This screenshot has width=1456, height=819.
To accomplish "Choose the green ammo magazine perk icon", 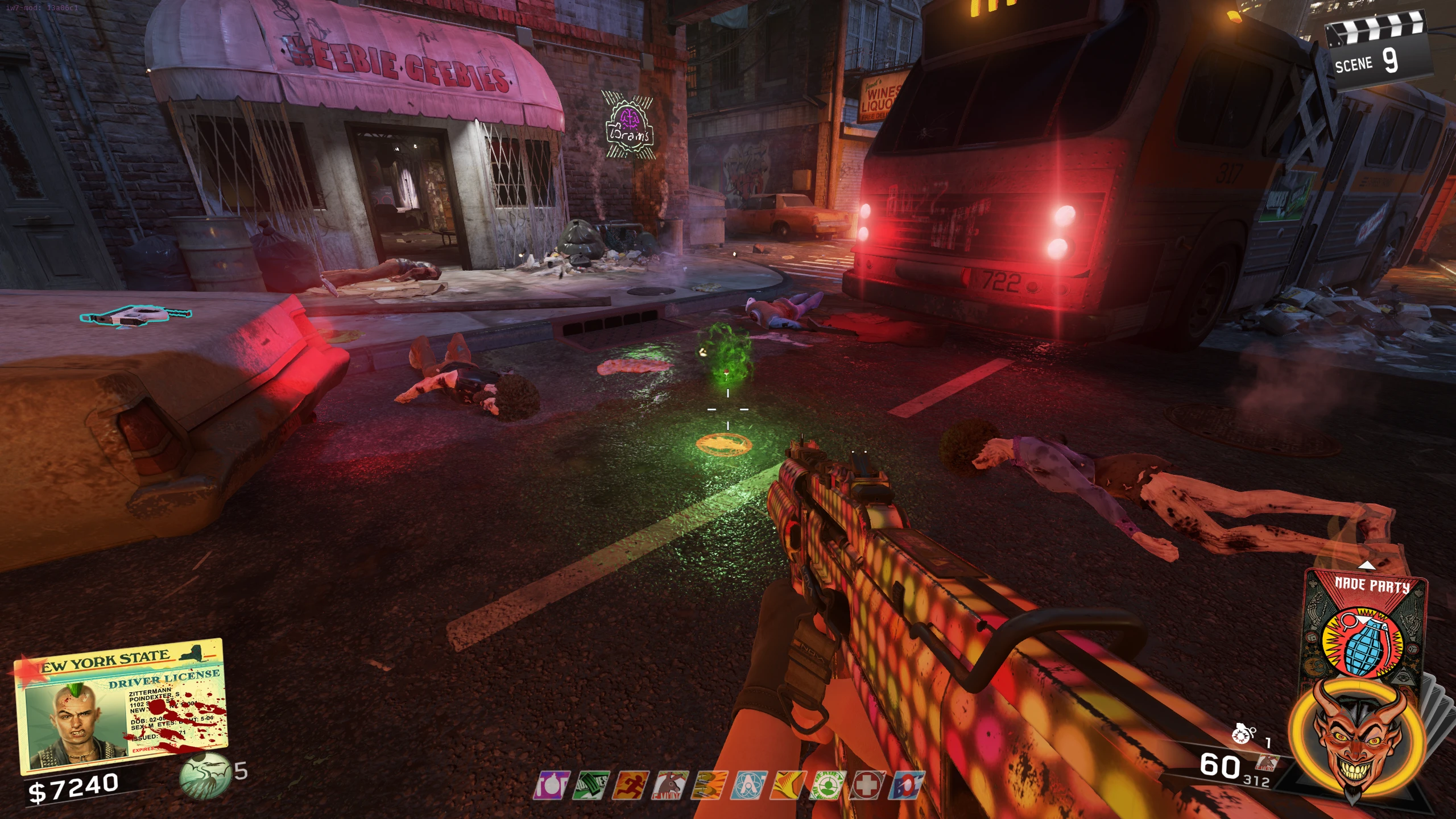I will coord(590,785).
